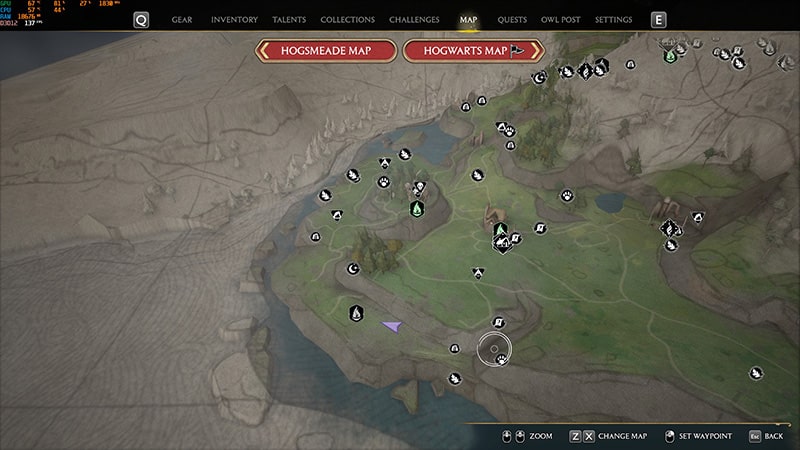Viewport: 800px width, 450px height.
Task: Switch to the Inventory tab
Action: (x=235, y=19)
